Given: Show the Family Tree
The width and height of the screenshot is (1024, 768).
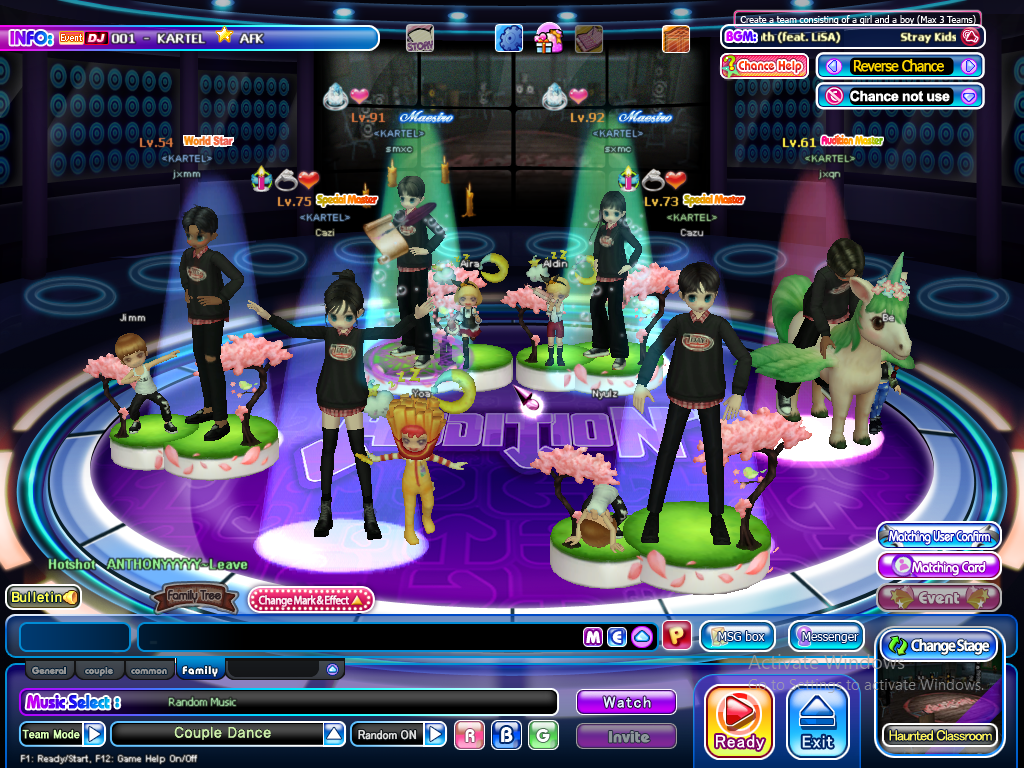Looking at the screenshot, I should tap(195, 599).
